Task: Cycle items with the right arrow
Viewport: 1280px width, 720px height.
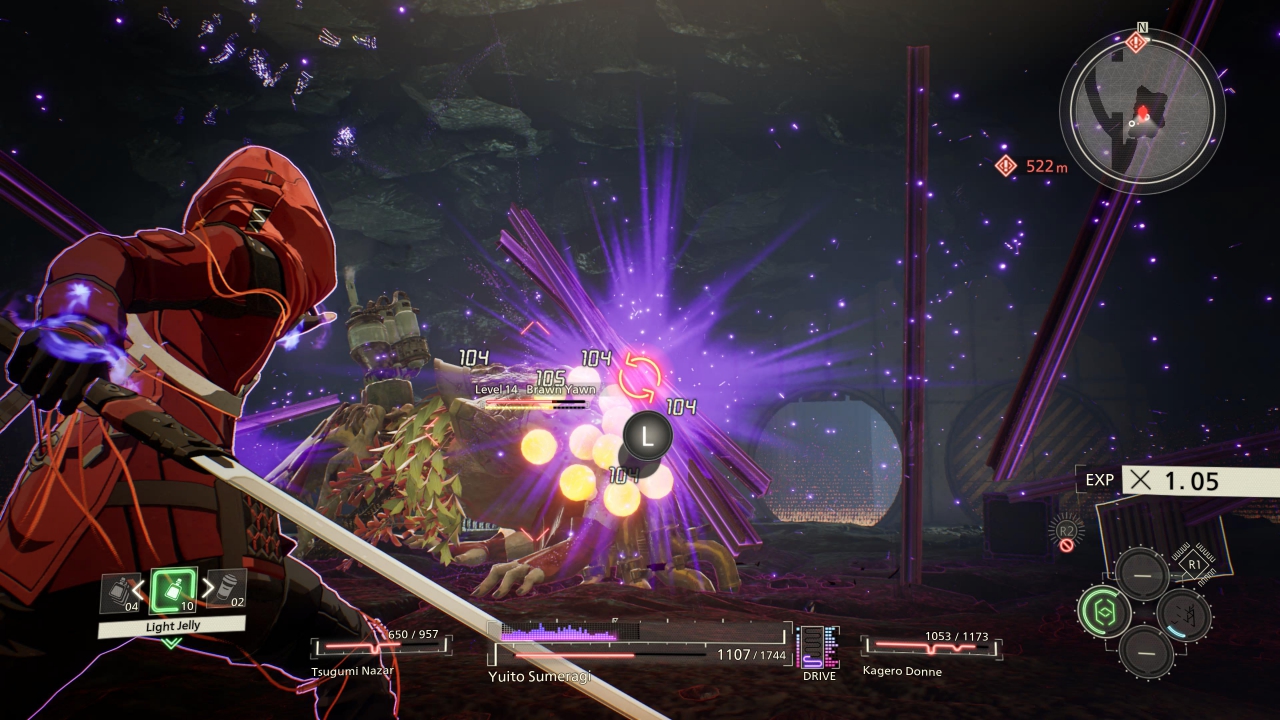Action: 207,589
